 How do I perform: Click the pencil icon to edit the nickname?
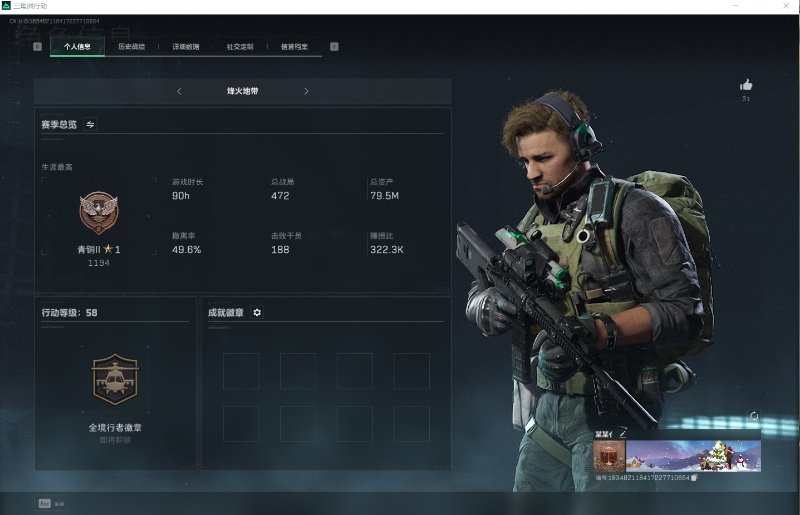coord(622,433)
